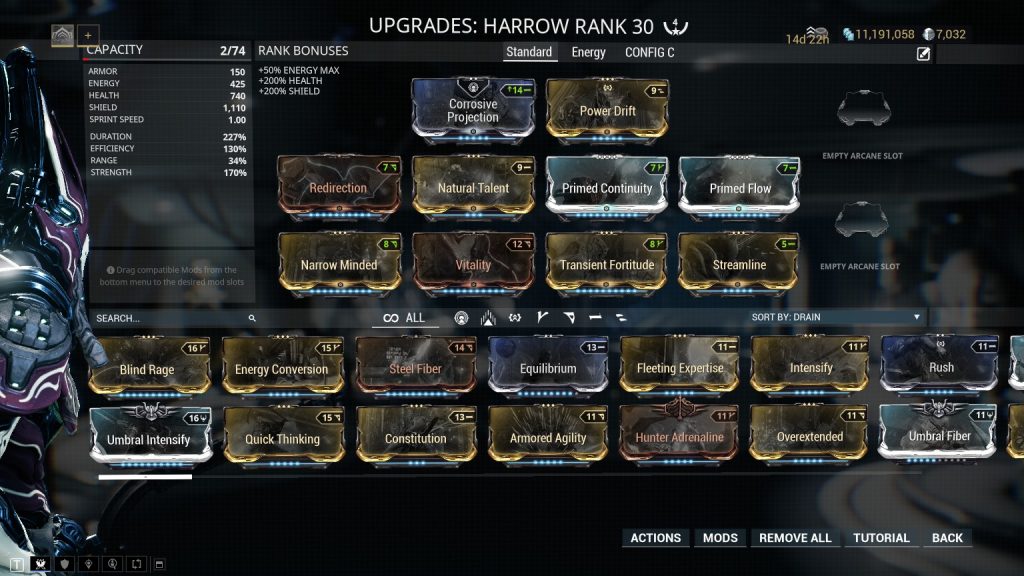The width and height of the screenshot is (1024, 576).
Task: Pick the Fleeting Expertise mod card
Action: pyautogui.click(x=680, y=368)
